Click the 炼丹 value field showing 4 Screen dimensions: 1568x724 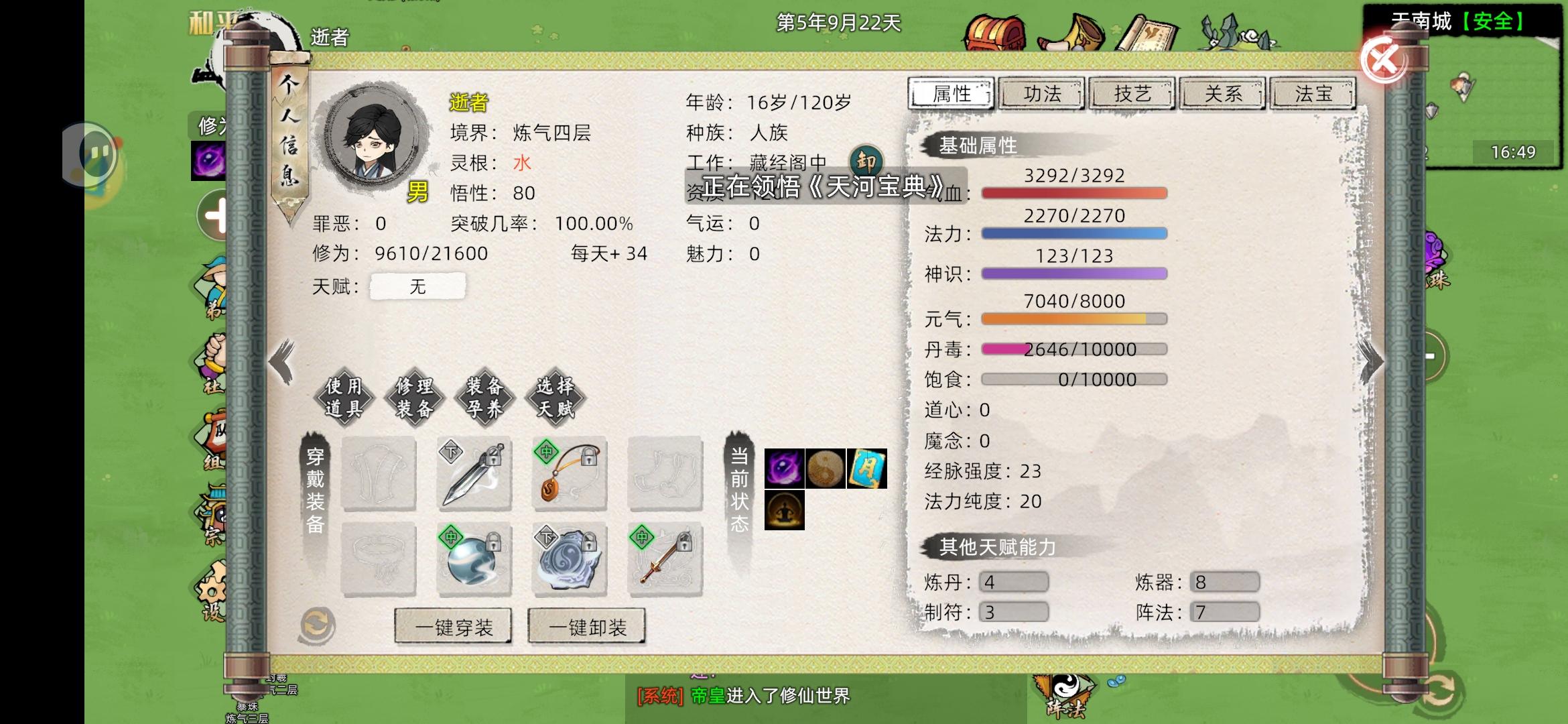pos(1013,582)
